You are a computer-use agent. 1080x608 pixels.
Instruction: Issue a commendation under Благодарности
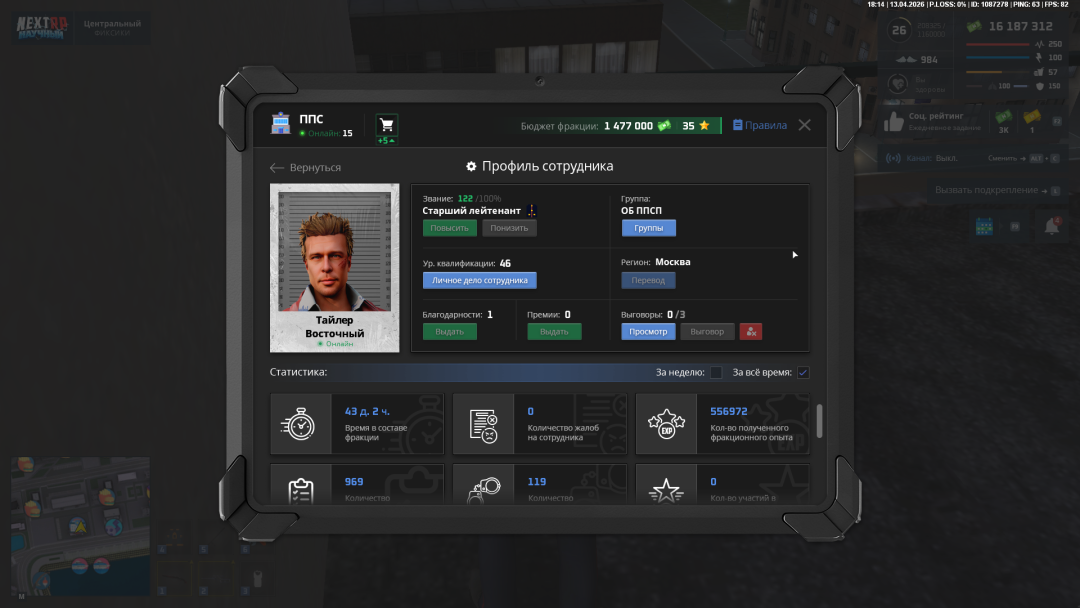coord(449,331)
